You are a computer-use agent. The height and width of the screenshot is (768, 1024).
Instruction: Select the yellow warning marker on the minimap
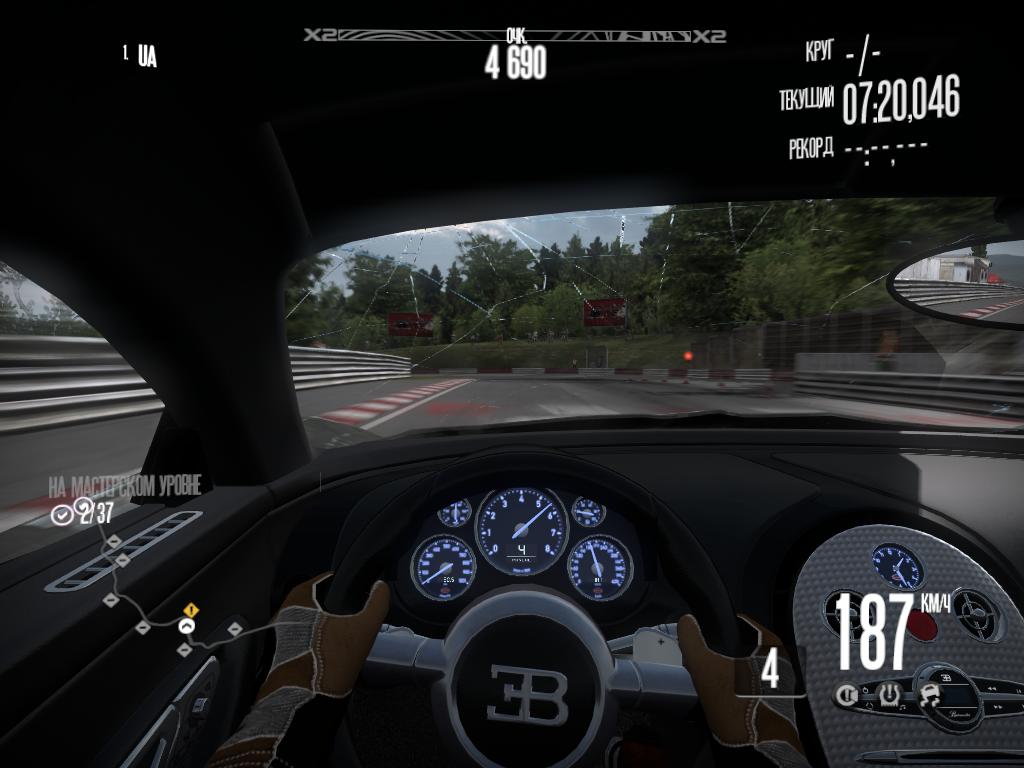point(191,609)
